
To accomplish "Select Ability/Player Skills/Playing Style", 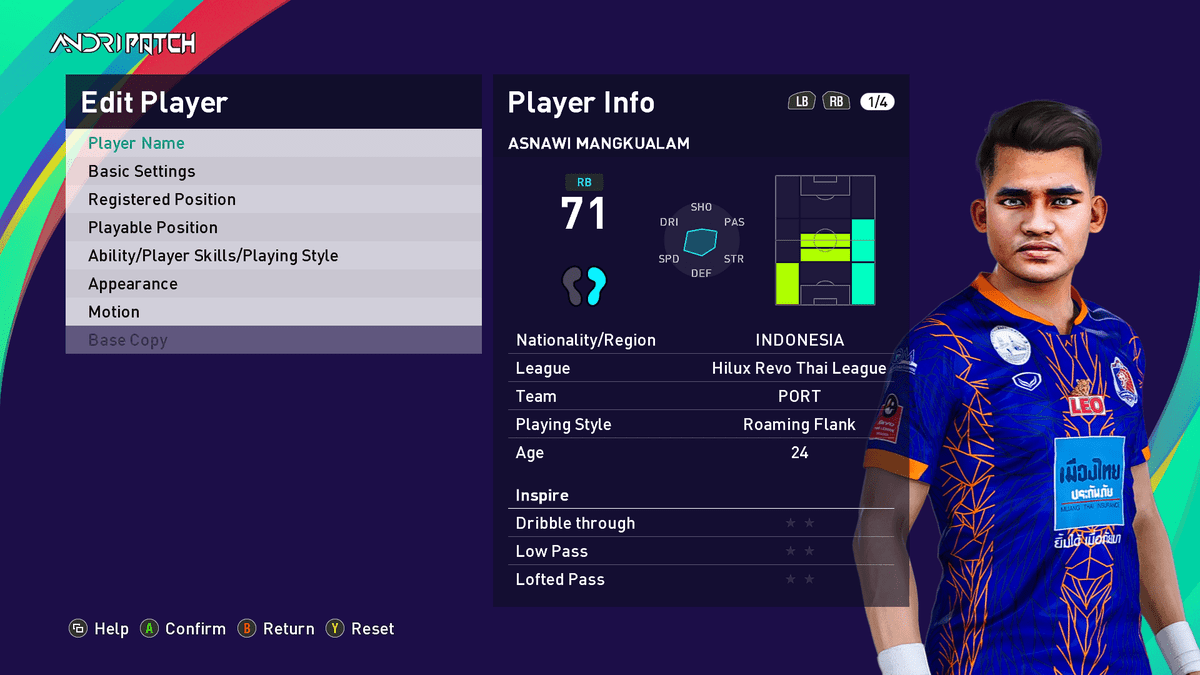I will tap(273, 255).
